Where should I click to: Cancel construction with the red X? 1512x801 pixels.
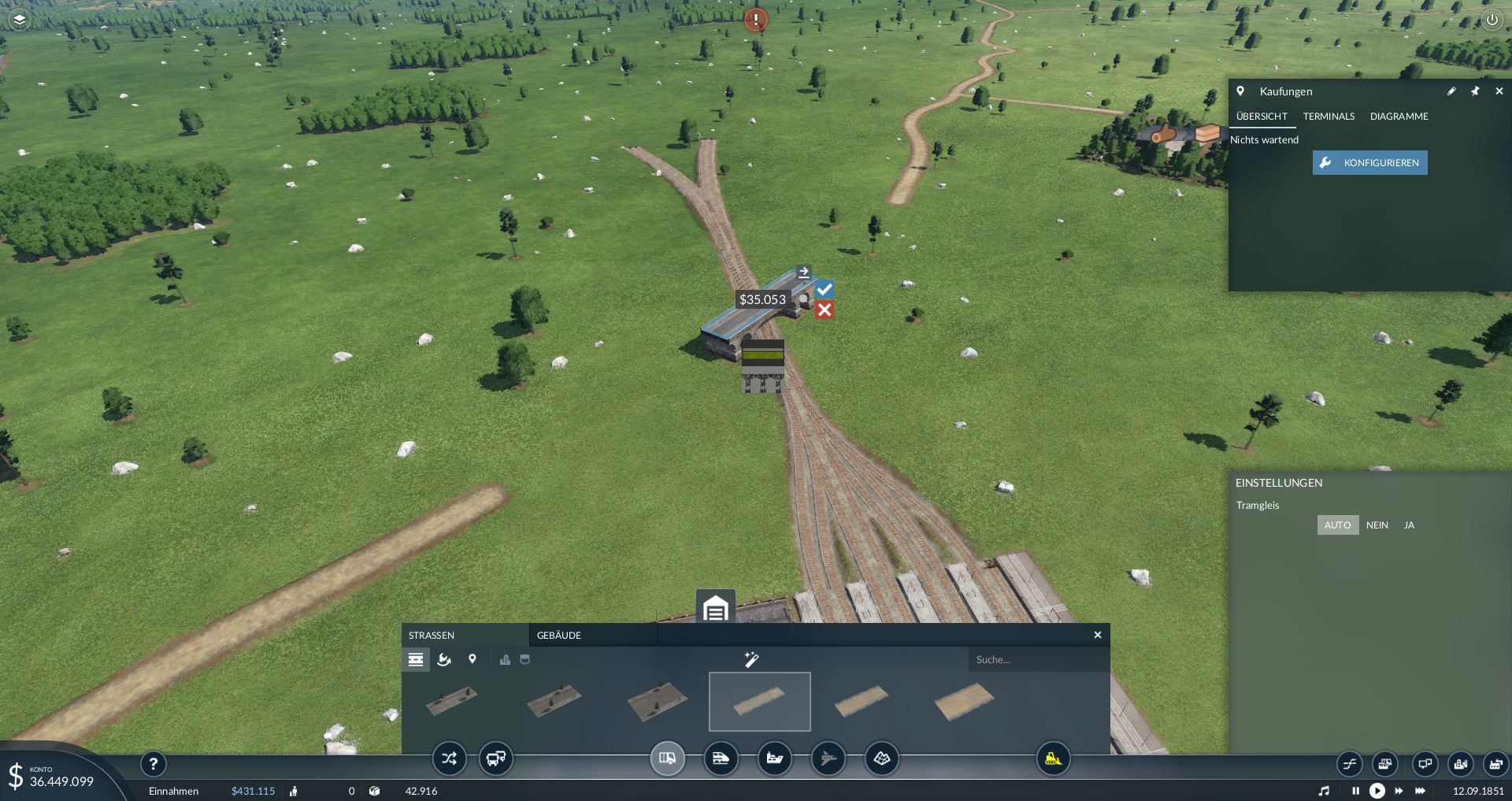click(x=824, y=310)
